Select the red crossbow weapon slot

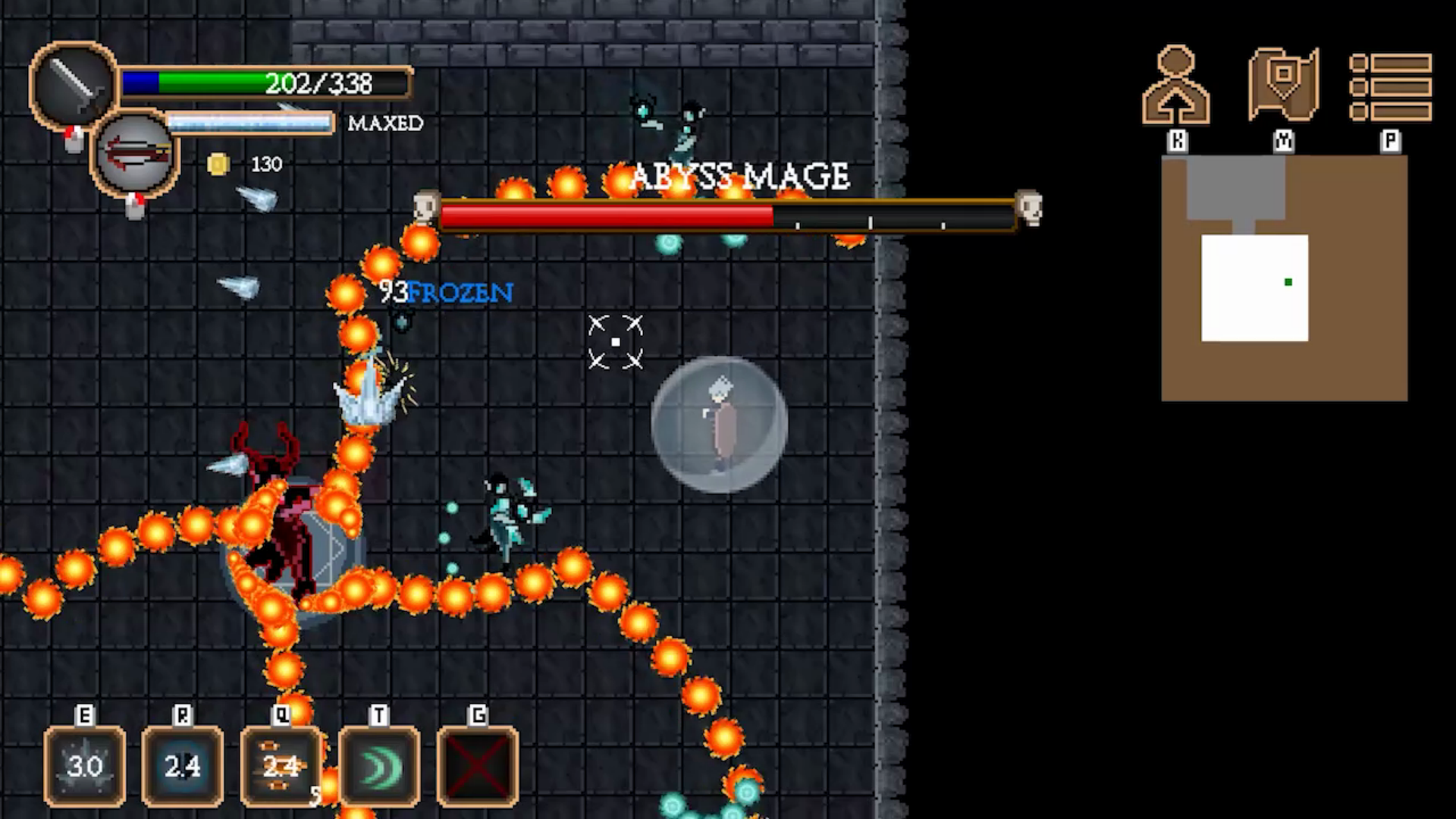pos(136,155)
